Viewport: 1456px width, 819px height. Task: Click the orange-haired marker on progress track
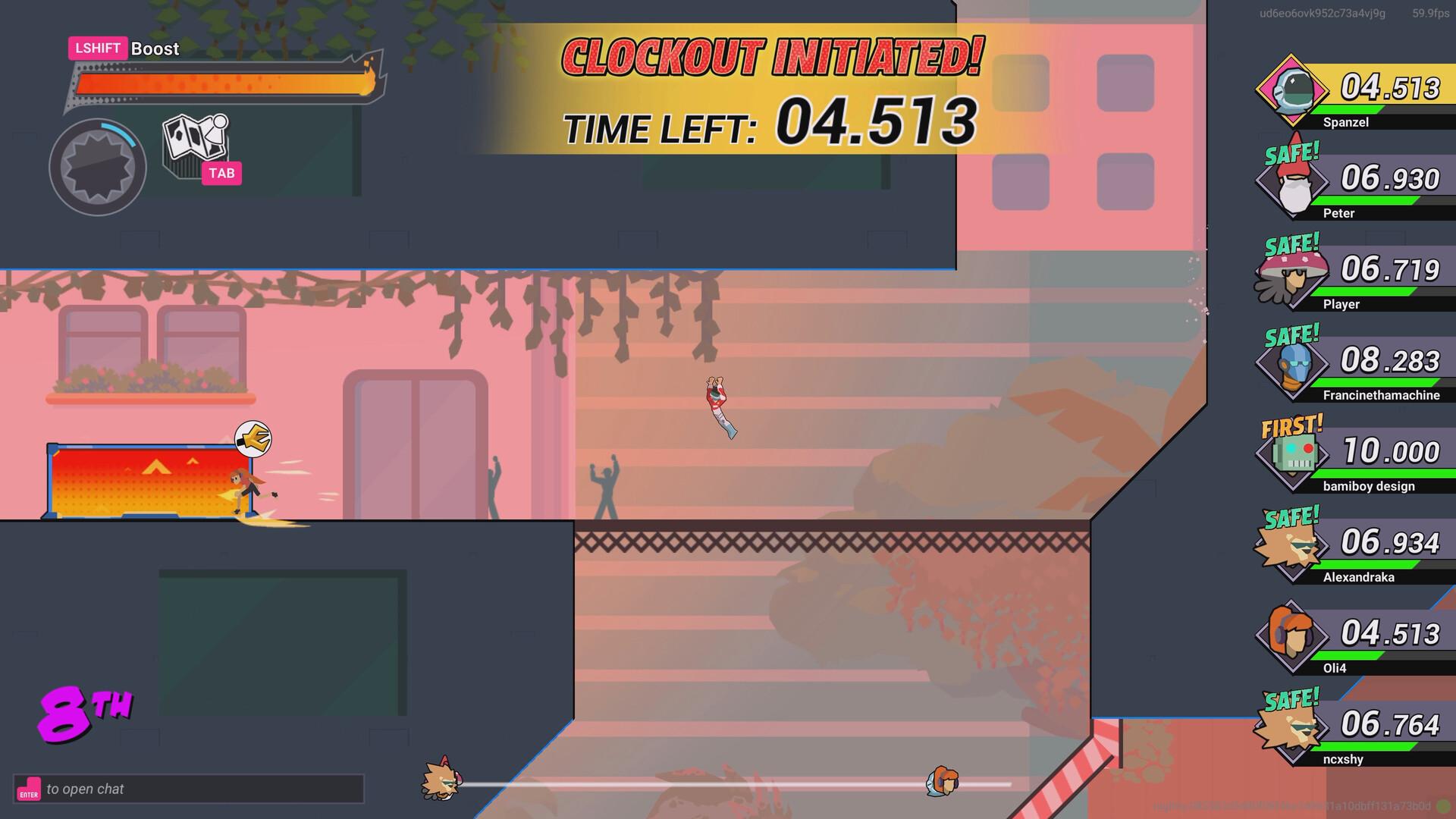[942, 781]
